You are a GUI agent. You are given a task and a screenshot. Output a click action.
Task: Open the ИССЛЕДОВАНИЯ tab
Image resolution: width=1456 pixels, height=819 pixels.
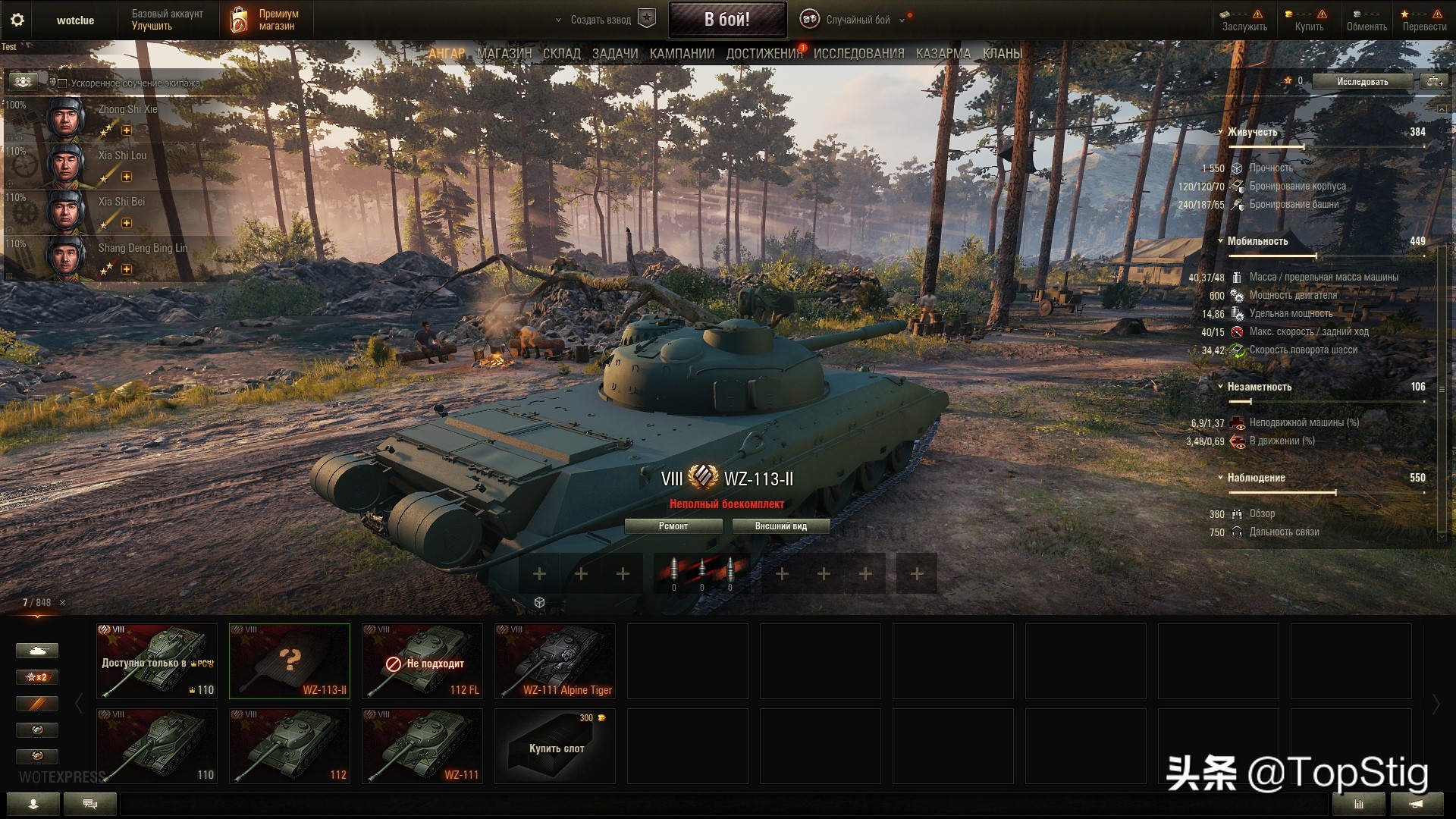pos(858,54)
